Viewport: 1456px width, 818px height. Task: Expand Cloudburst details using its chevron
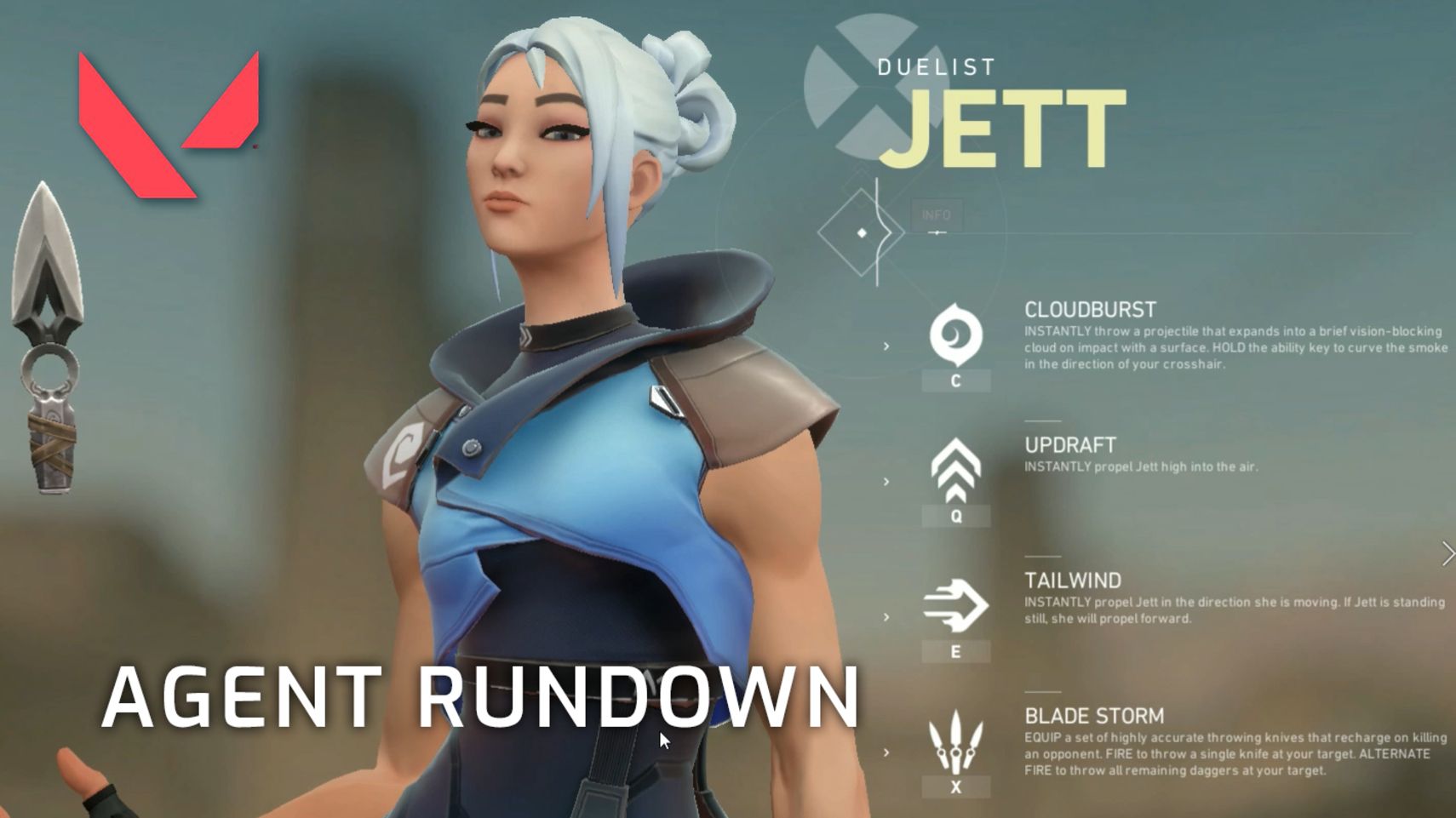coord(888,347)
